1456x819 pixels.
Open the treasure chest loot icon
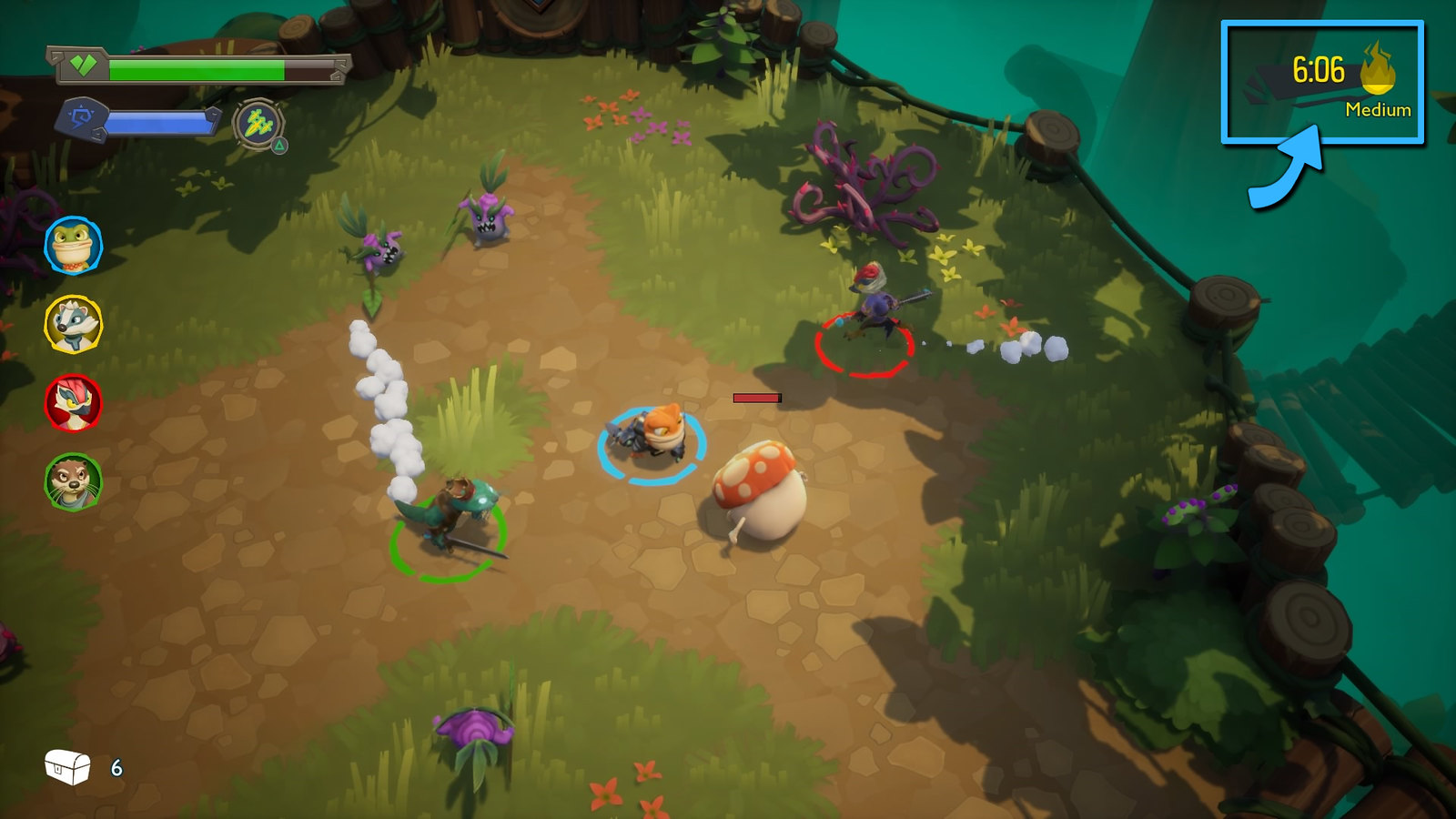(x=68, y=767)
